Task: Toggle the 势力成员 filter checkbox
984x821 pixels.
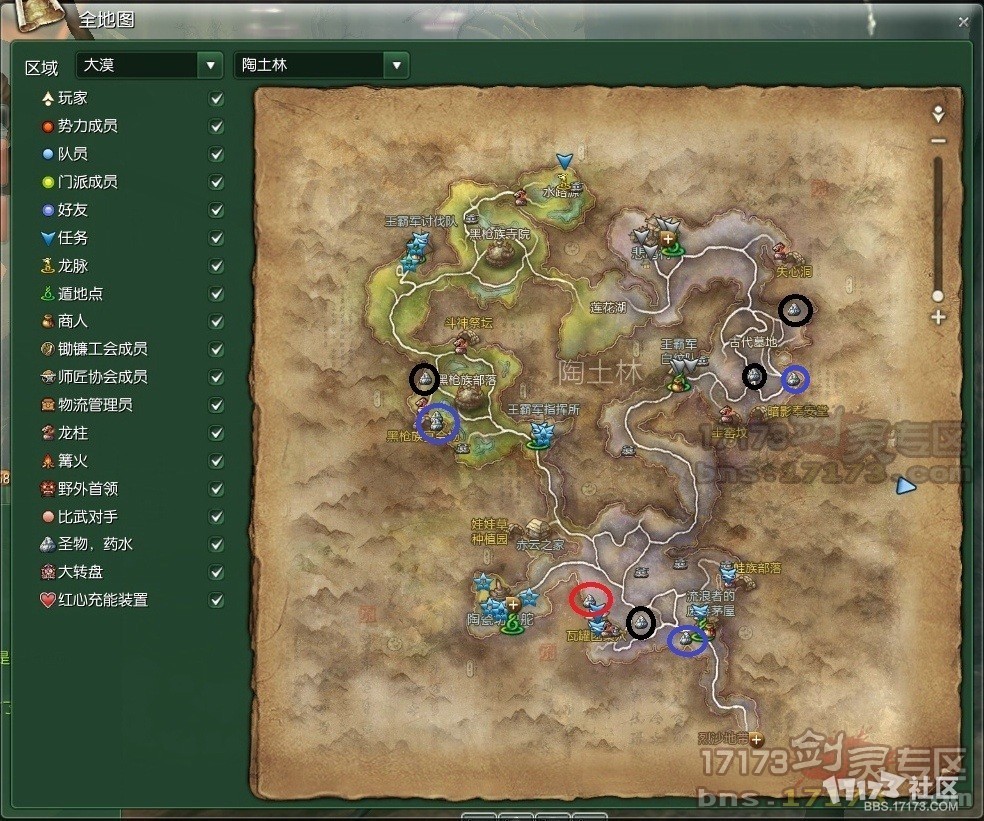Action: tap(216, 127)
